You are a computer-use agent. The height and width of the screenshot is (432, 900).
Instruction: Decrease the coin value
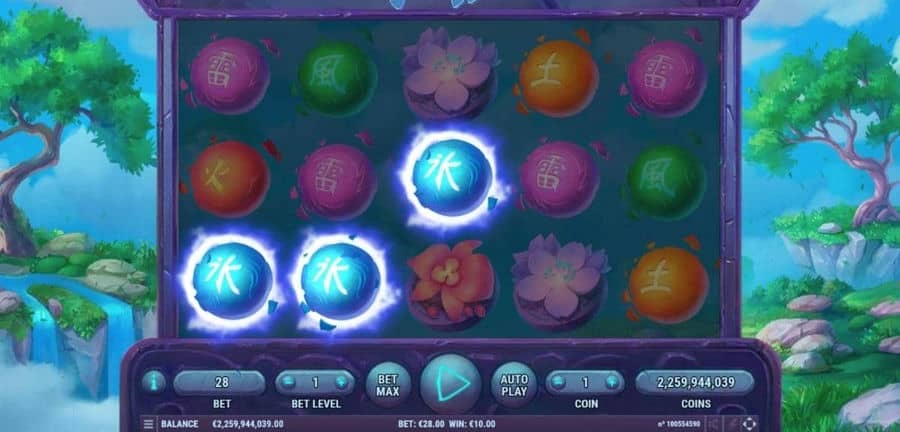[559, 382]
